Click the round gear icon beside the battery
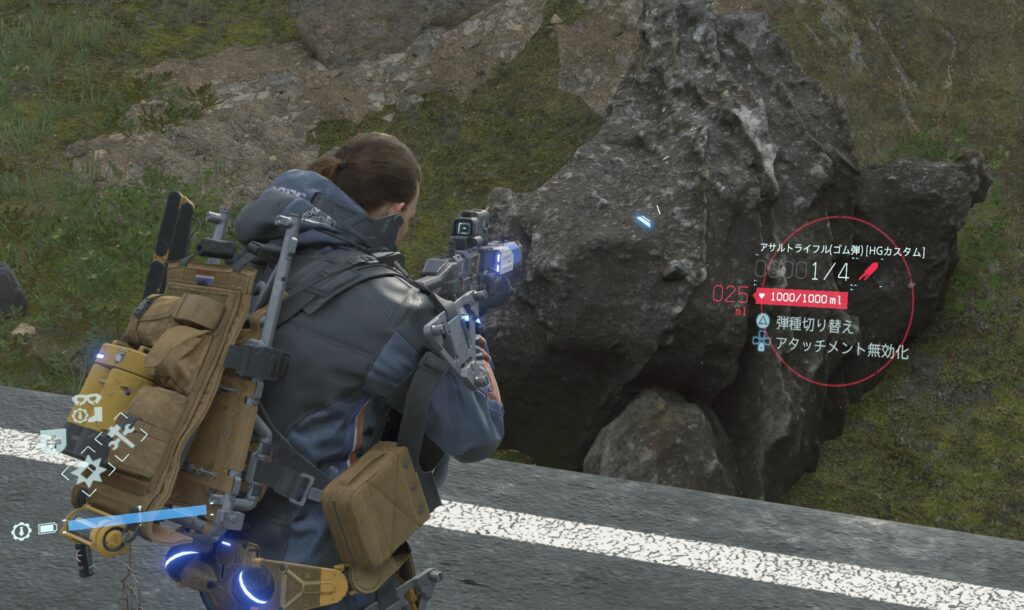 click(x=19, y=531)
